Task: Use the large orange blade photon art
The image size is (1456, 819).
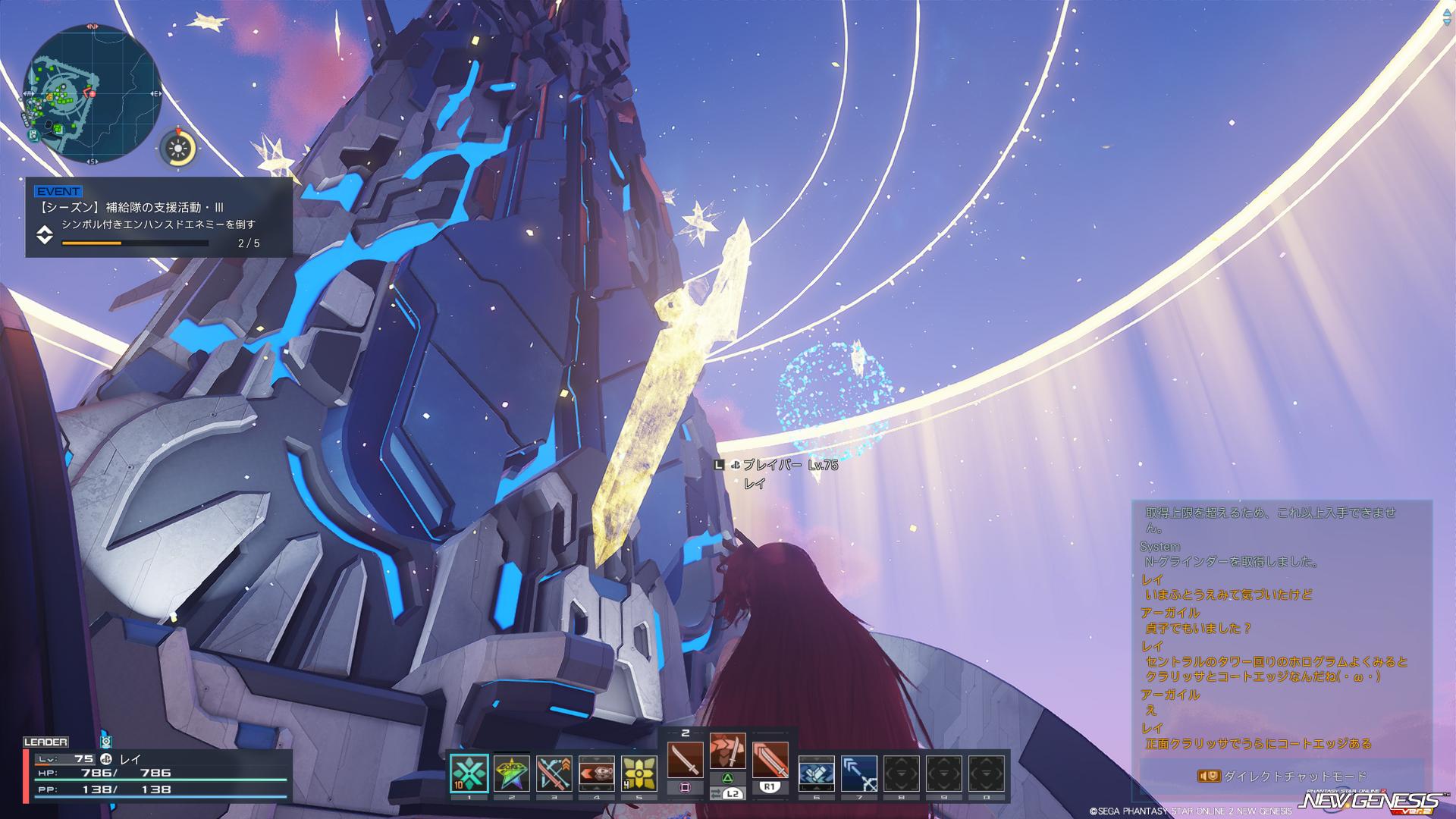Action: (770, 759)
